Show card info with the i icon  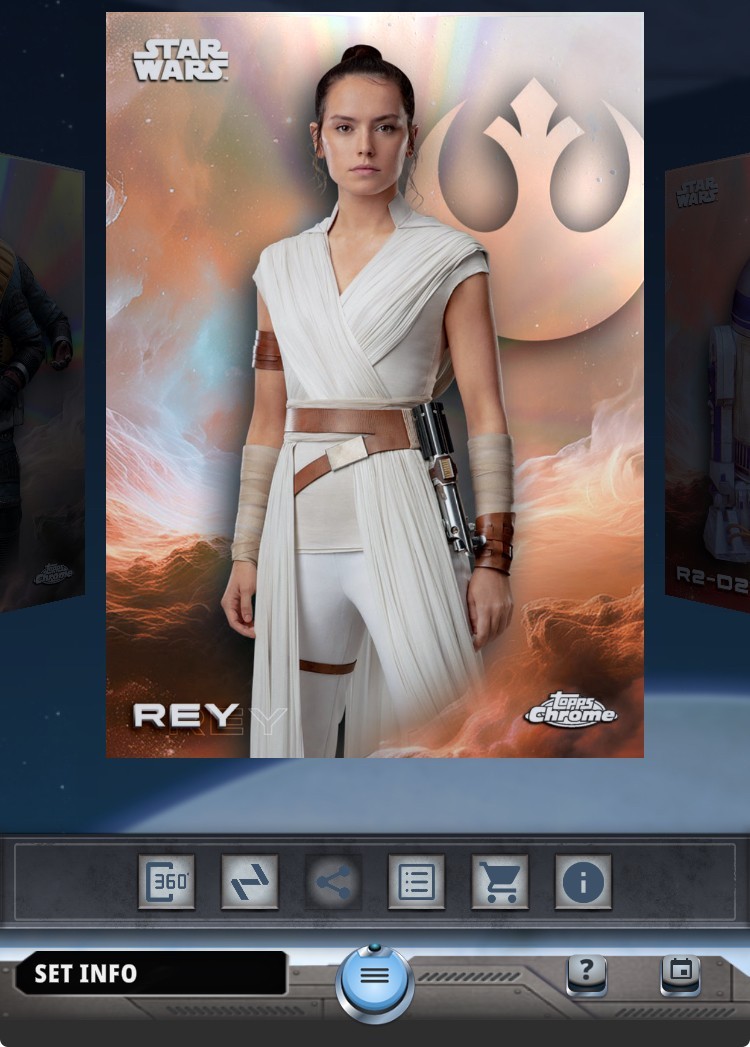[583, 882]
